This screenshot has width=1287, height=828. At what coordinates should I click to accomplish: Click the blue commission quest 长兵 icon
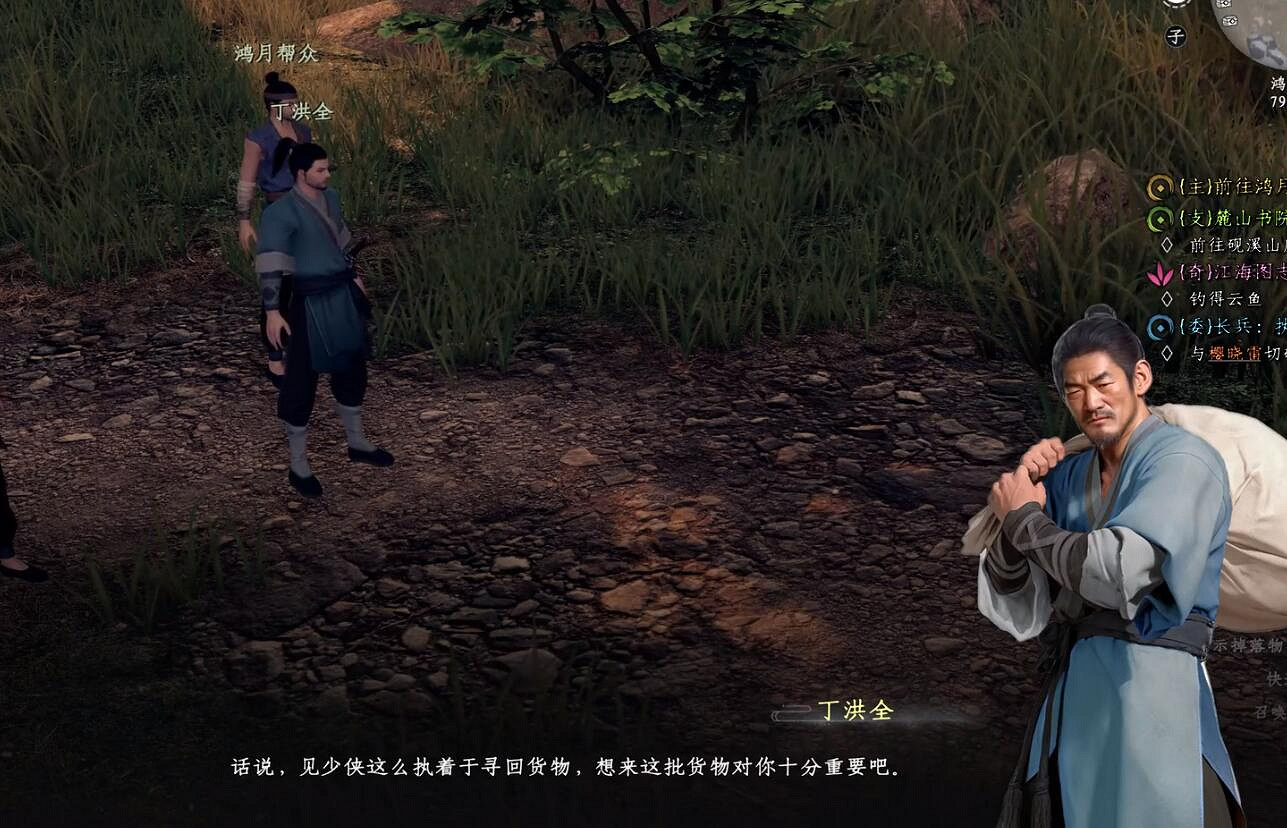pyautogui.click(x=1159, y=326)
